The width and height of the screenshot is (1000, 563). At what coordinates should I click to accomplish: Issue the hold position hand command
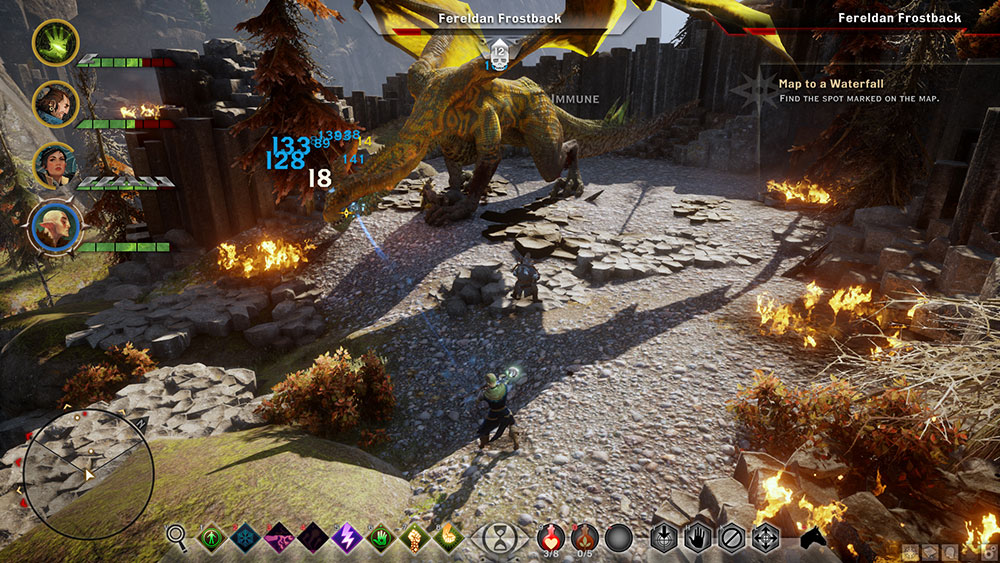698,538
